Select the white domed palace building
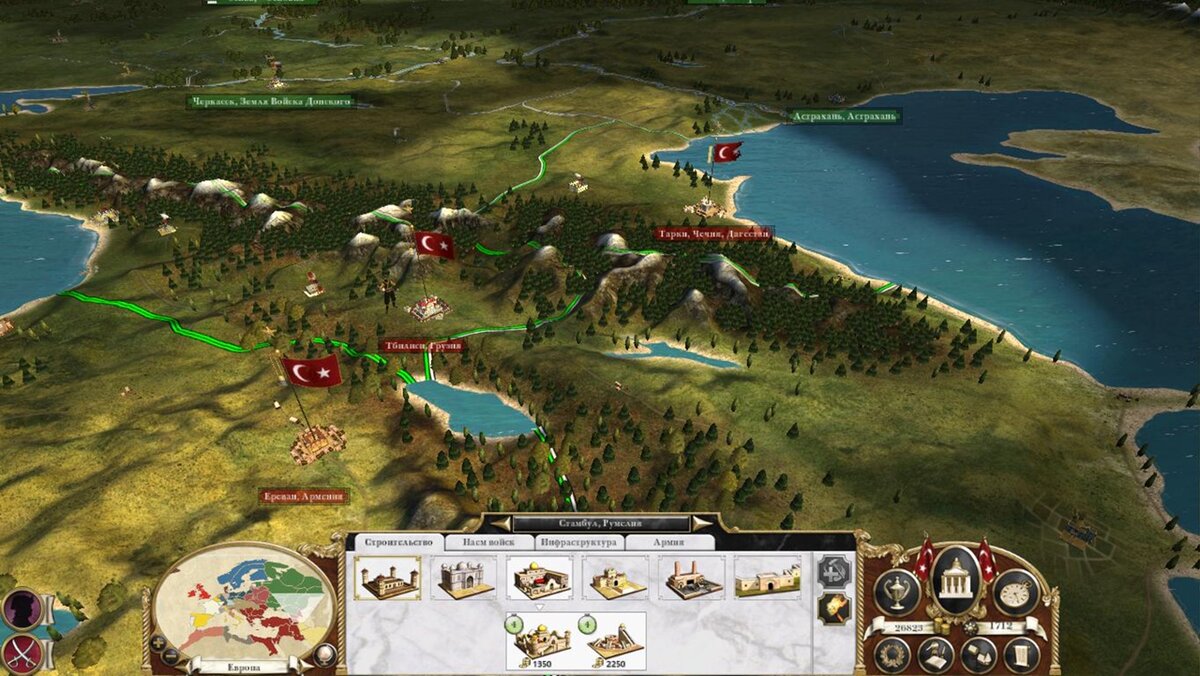 pos(464,578)
